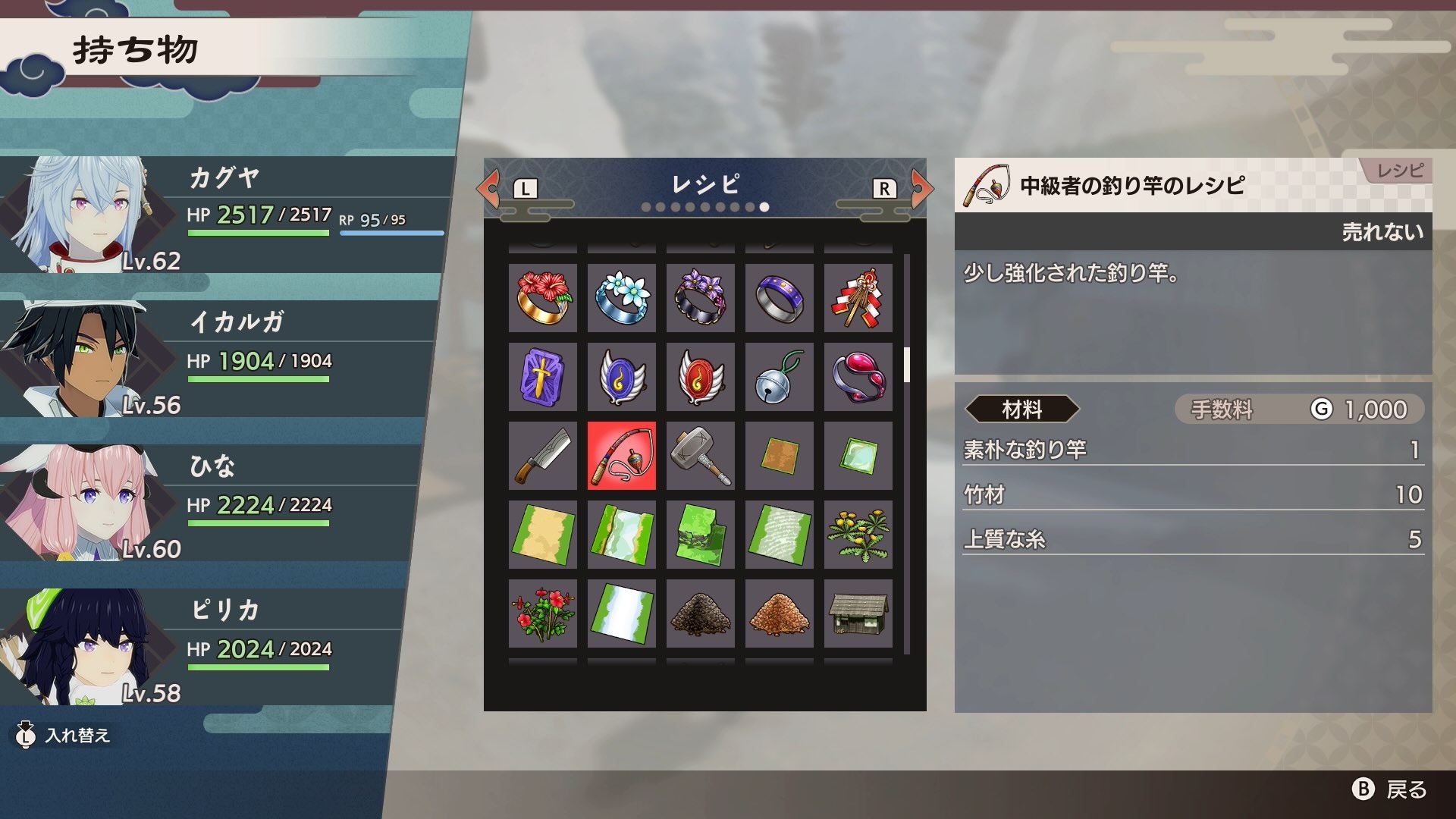Select the hammer recipe icon

[x=700, y=456]
